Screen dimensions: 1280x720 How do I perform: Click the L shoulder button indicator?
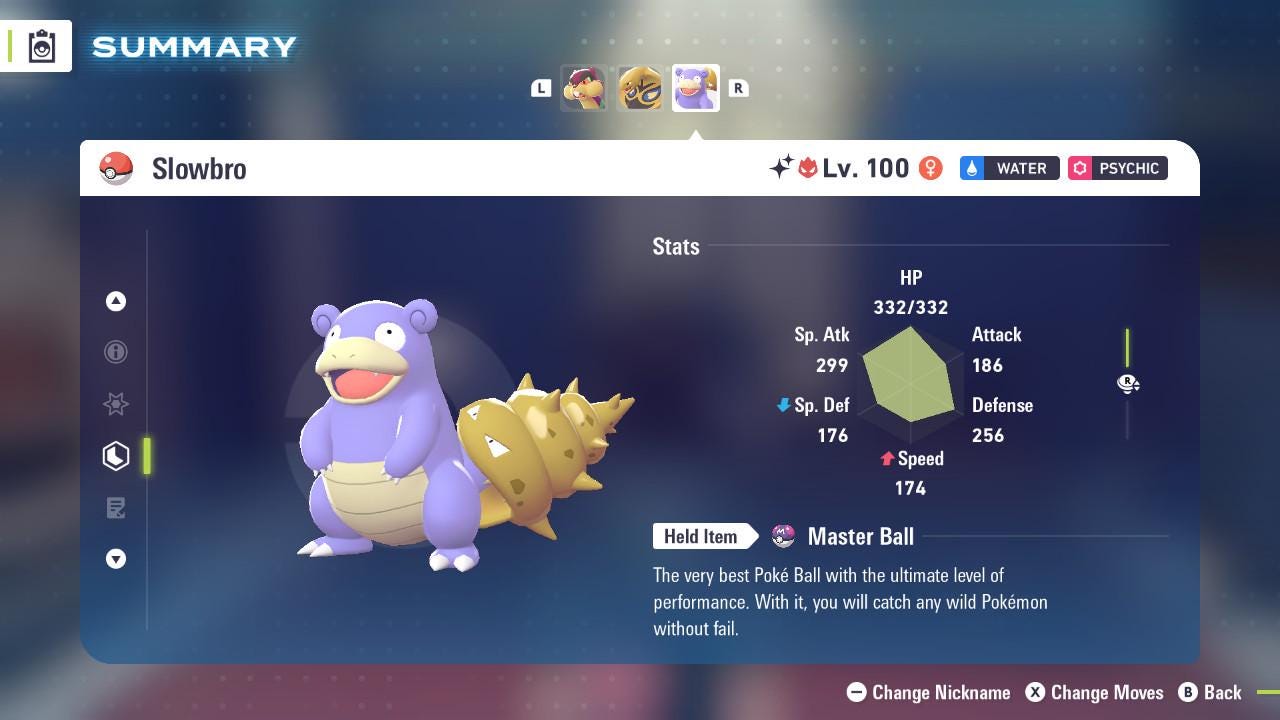click(x=541, y=88)
